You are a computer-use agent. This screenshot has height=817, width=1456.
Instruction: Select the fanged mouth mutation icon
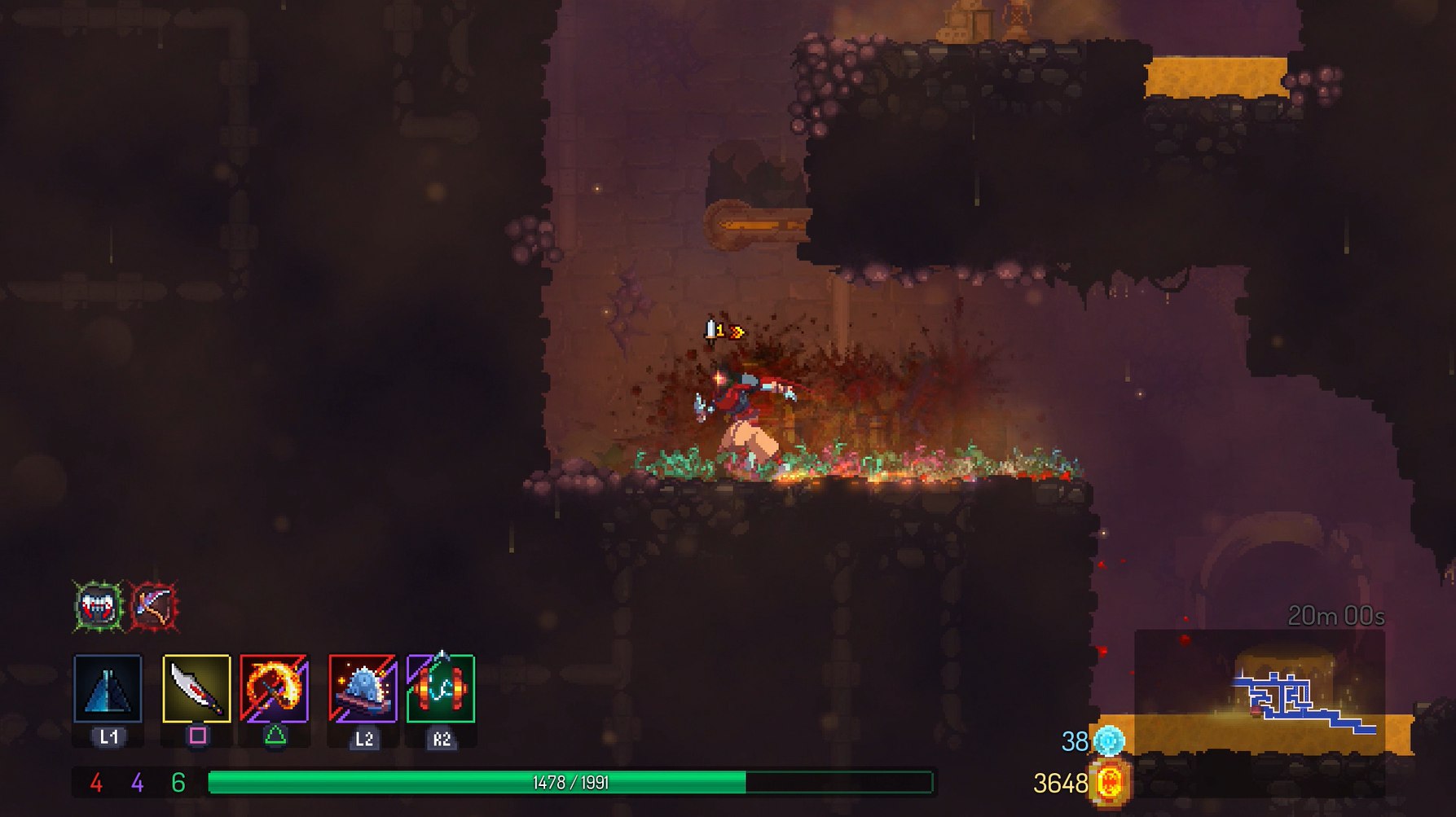pos(99,606)
